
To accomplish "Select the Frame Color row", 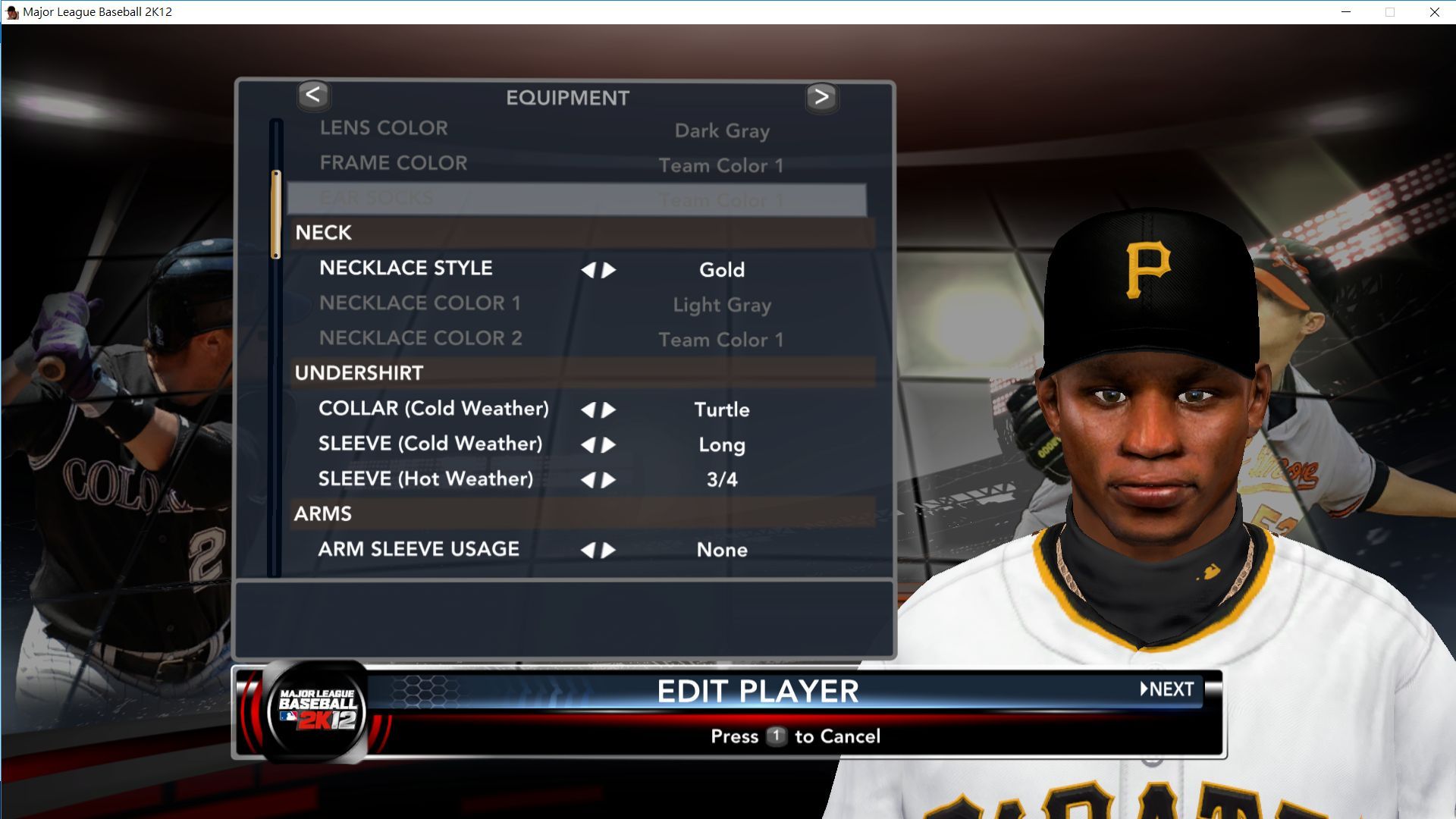I will pos(393,163).
